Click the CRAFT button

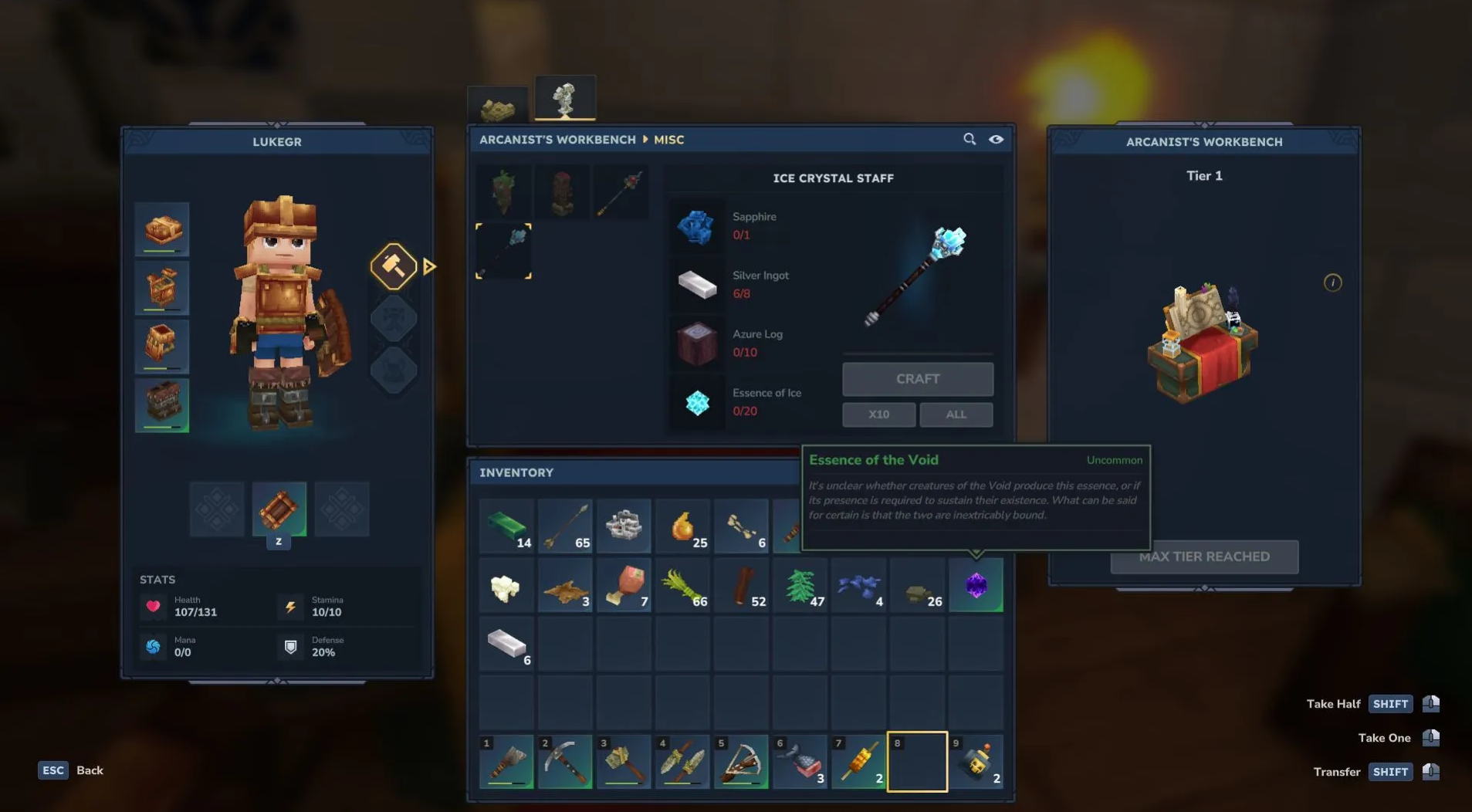[917, 379]
